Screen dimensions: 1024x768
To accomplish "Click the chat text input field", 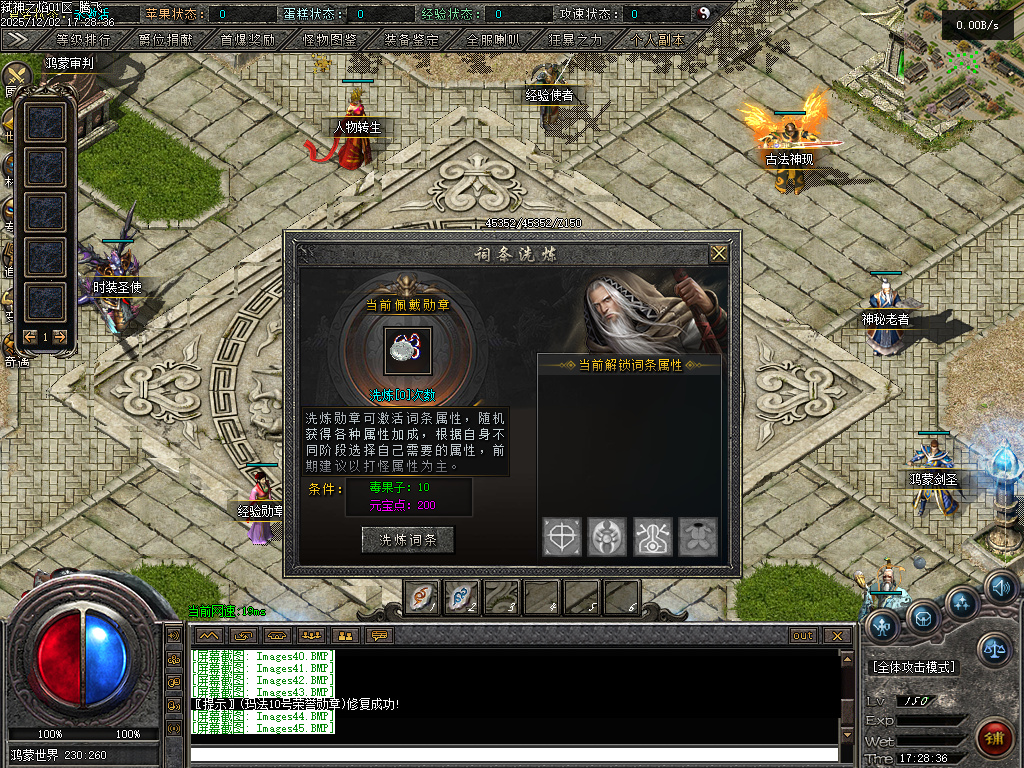I will 514,754.
